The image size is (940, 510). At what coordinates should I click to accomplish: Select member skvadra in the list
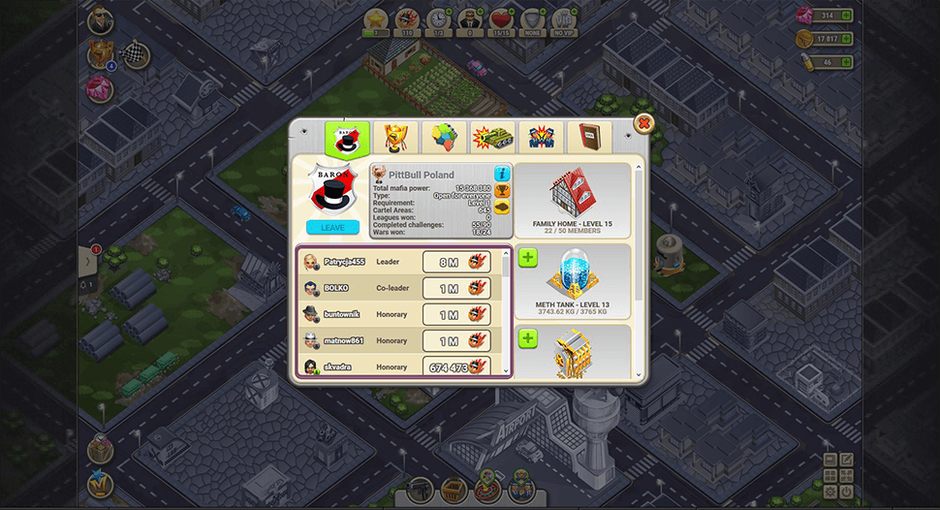(360, 367)
